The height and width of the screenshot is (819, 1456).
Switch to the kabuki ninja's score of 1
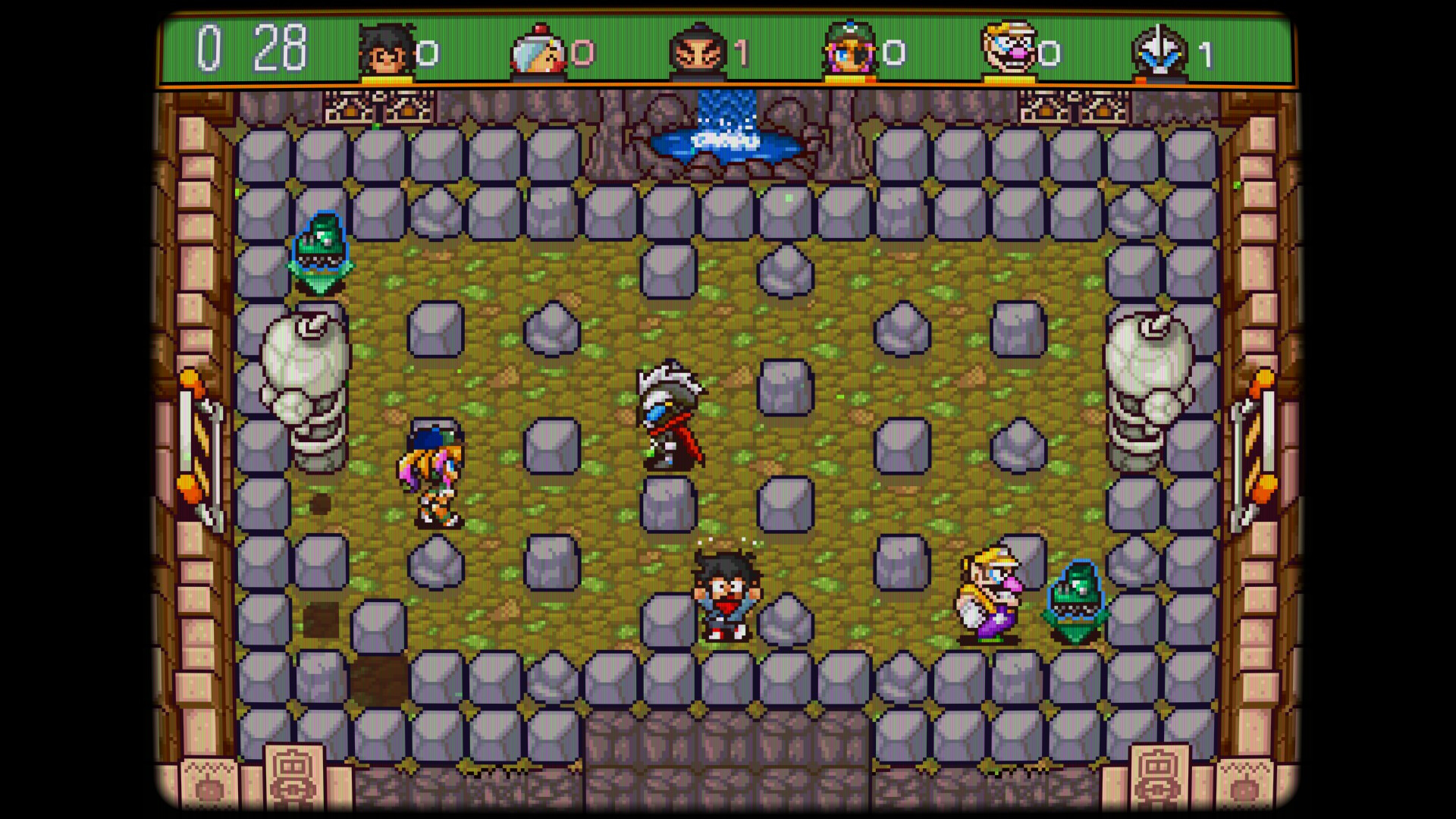click(739, 53)
